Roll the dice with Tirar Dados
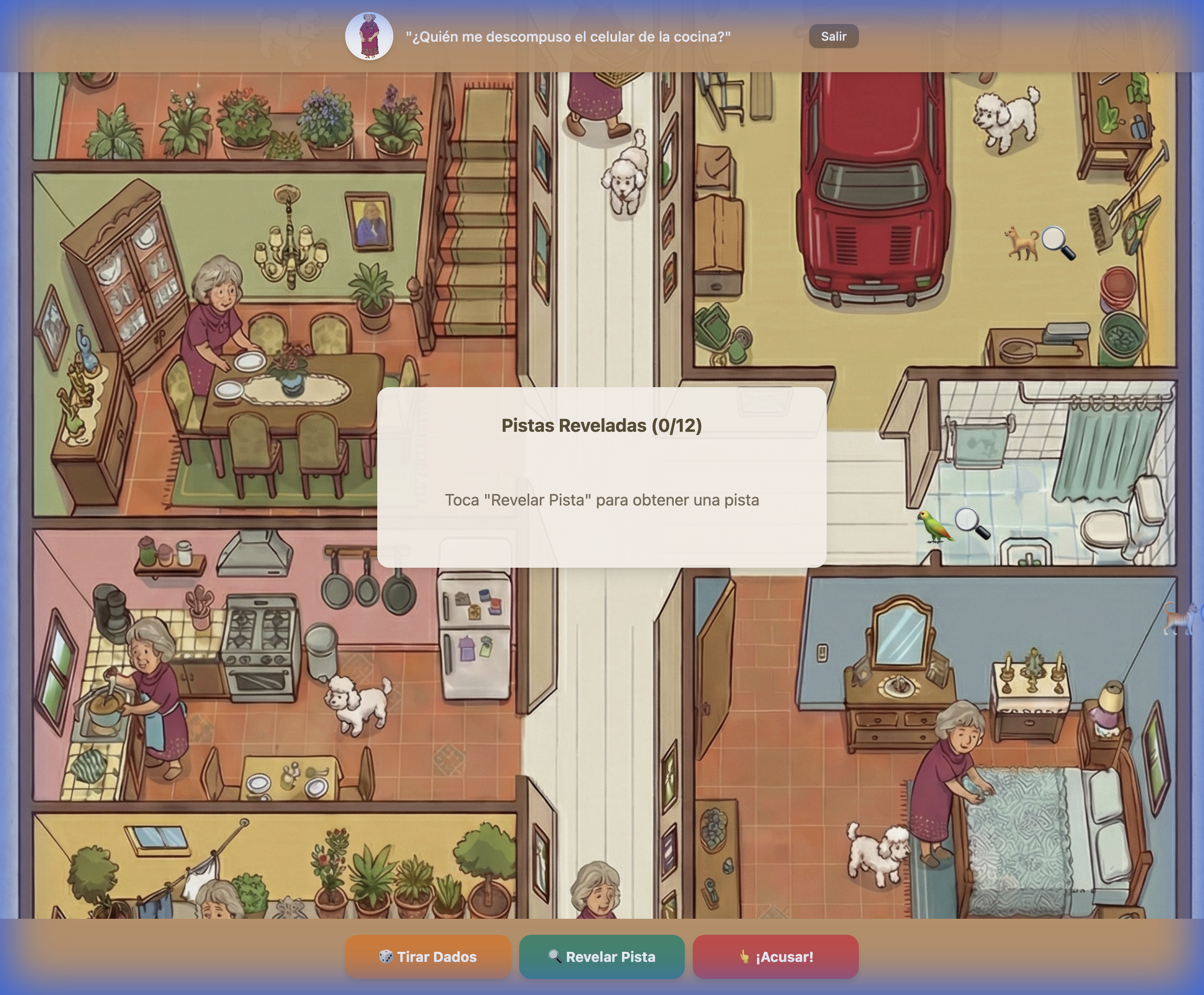The image size is (1204, 995). 428,956
